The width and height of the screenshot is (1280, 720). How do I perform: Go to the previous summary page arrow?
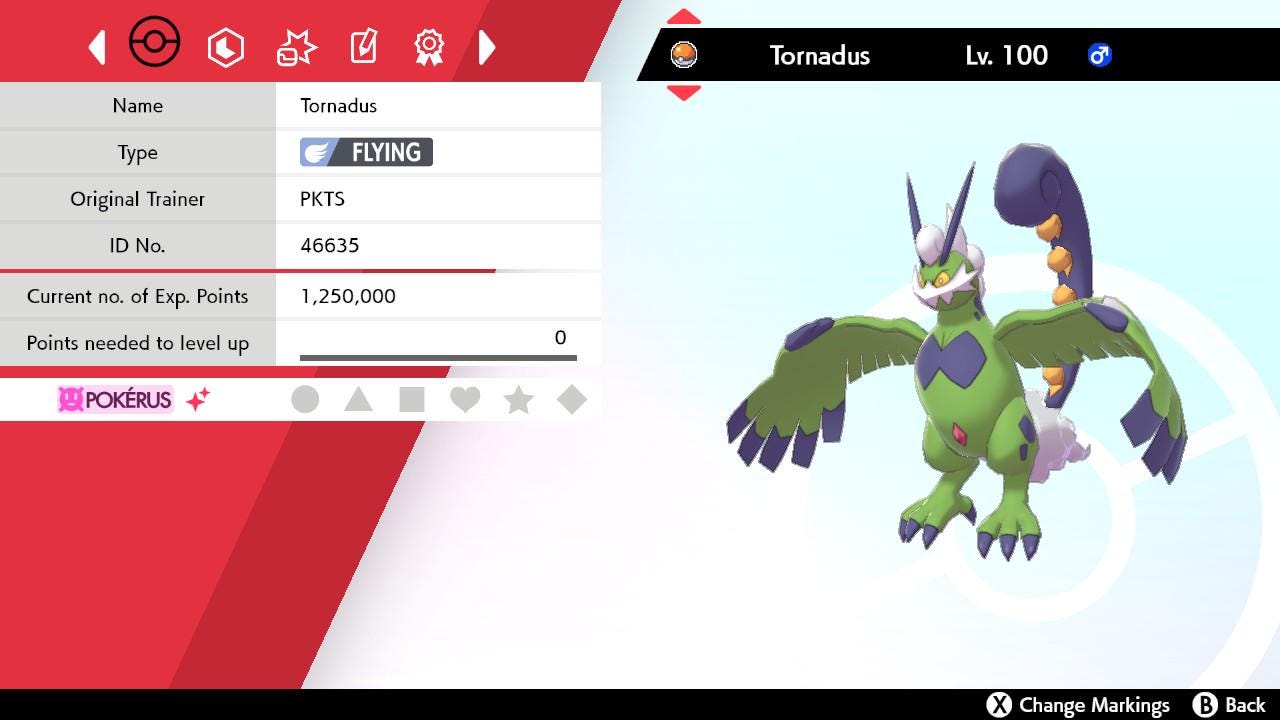[97, 47]
